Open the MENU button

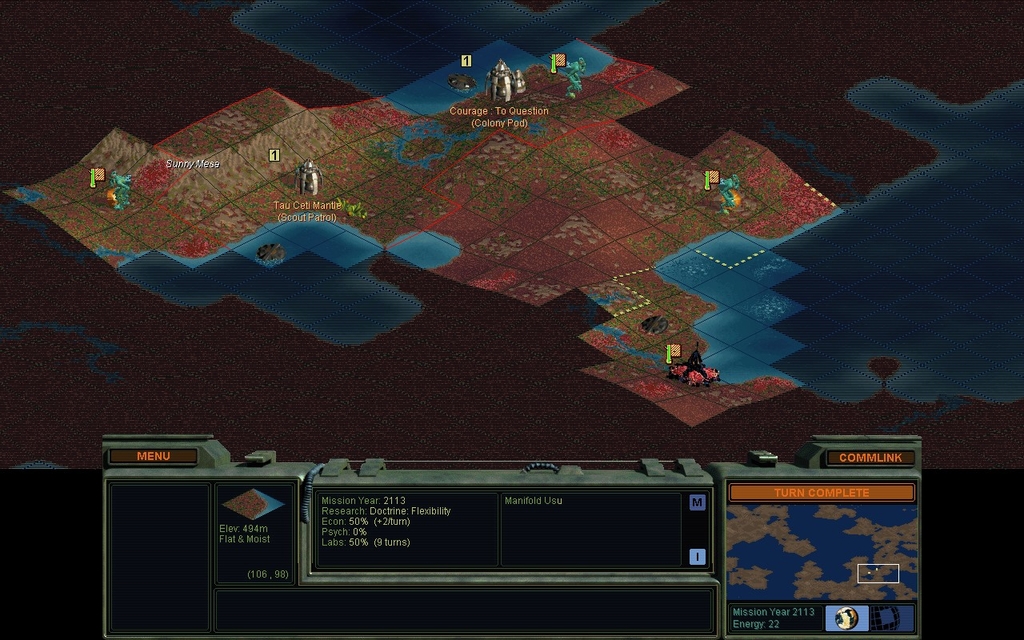click(x=153, y=456)
